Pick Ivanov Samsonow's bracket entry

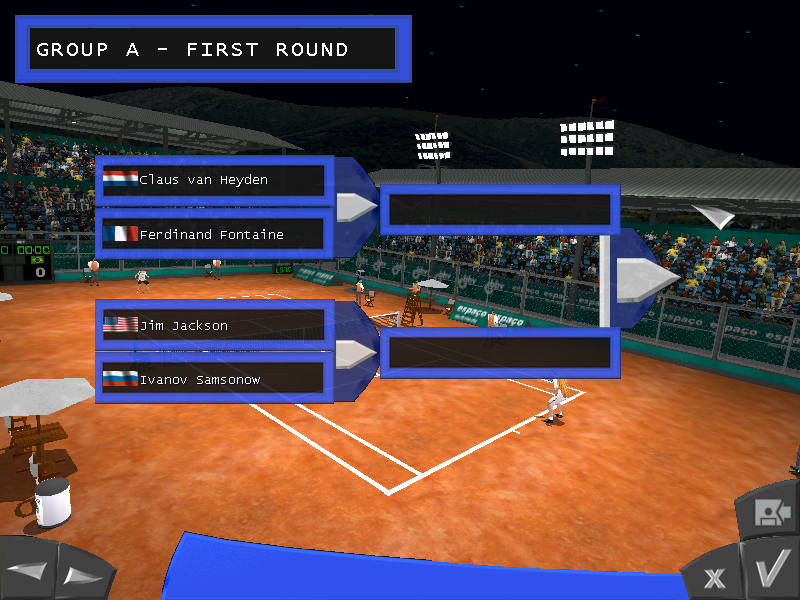tap(214, 379)
